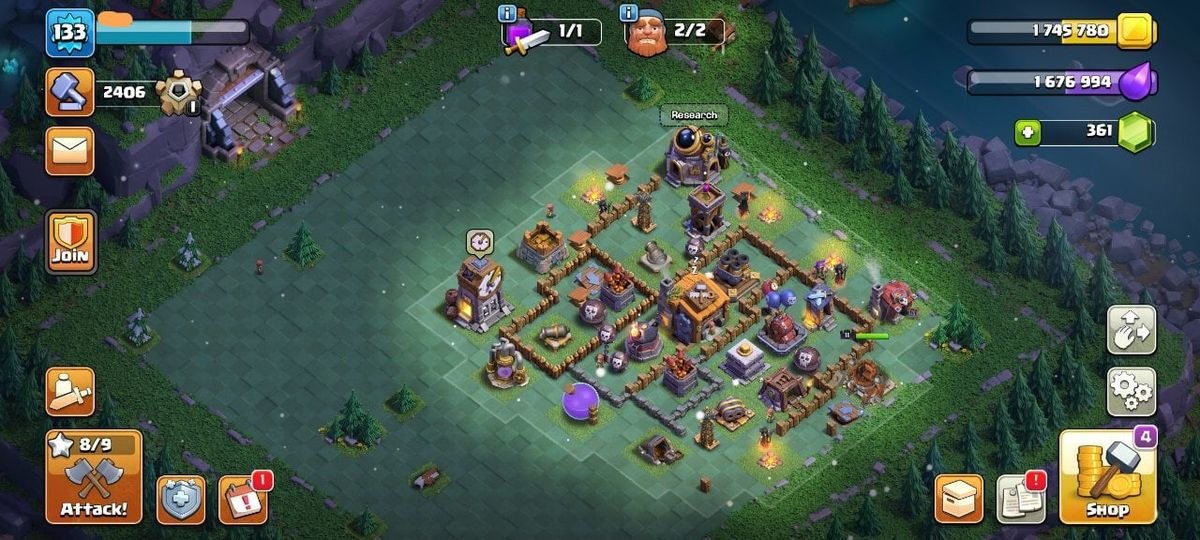Open the events calendar icon
Screen dimensions: 1200x540
(x=242, y=499)
